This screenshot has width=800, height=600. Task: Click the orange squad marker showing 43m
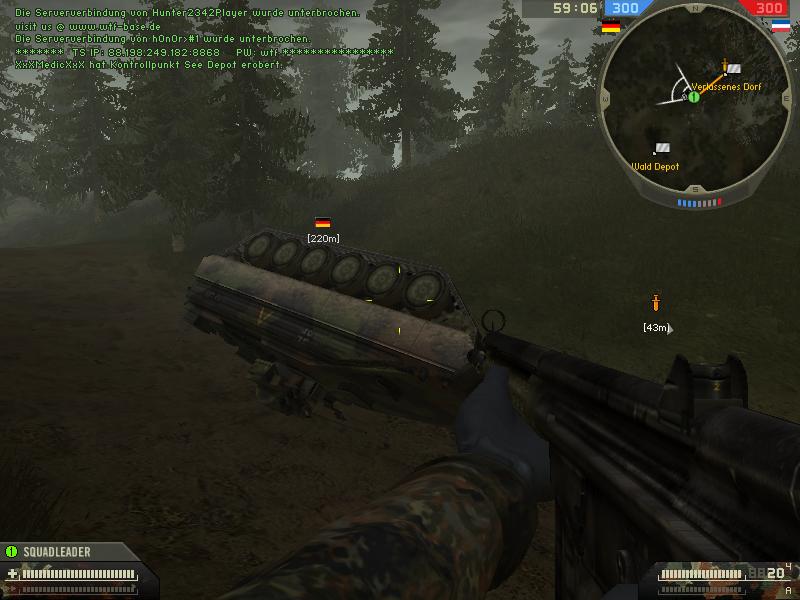point(656,302)
